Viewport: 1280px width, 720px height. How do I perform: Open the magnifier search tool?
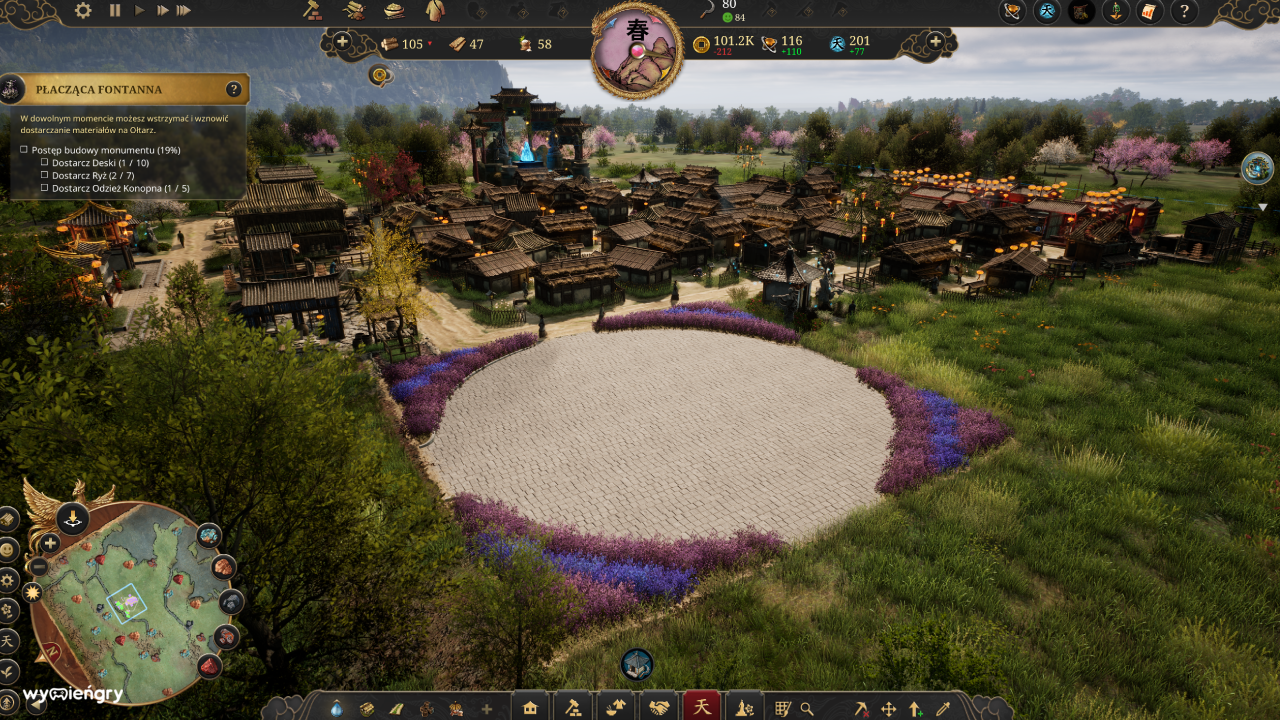806,708
